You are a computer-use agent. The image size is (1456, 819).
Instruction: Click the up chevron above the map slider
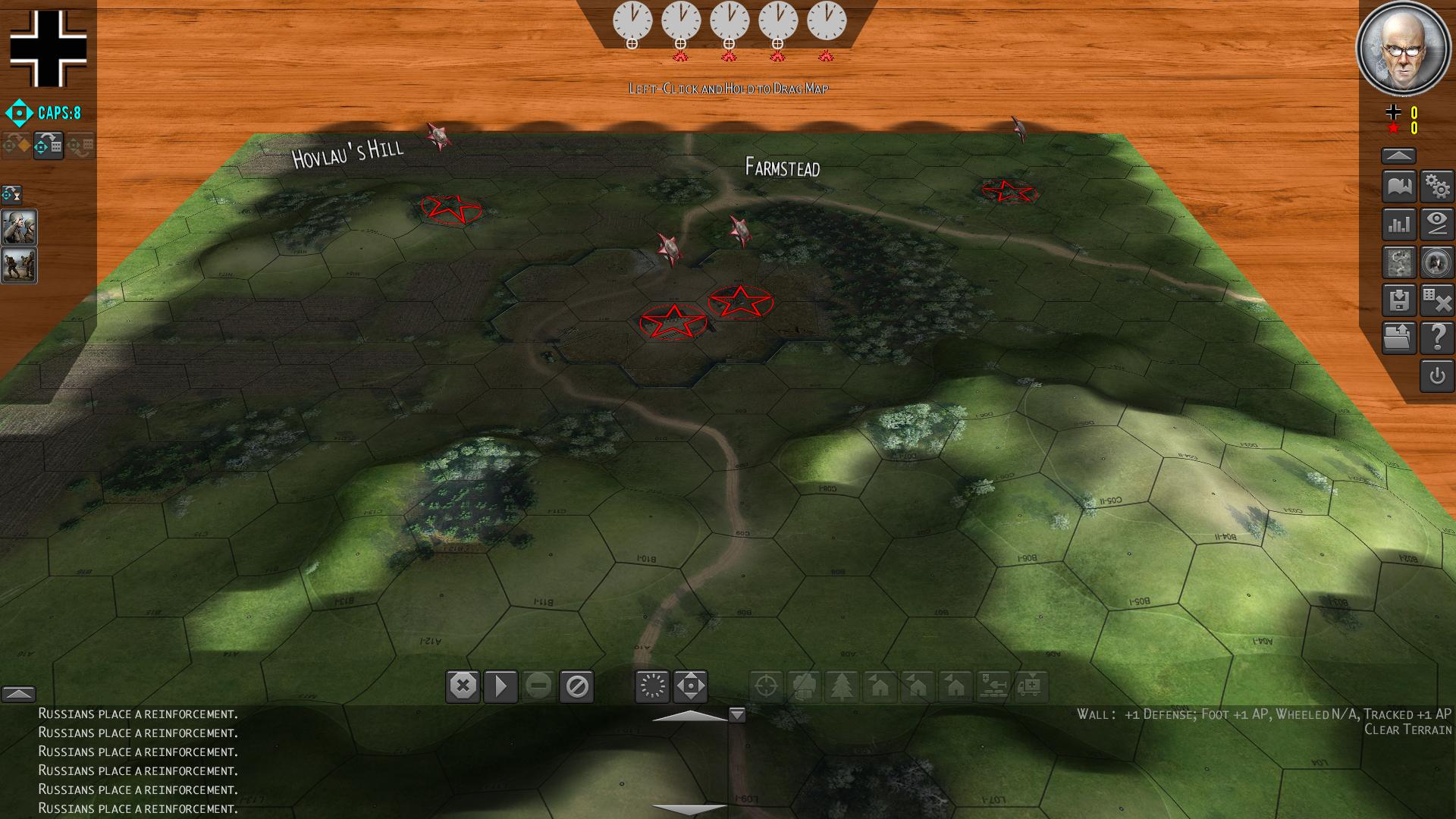690,714
